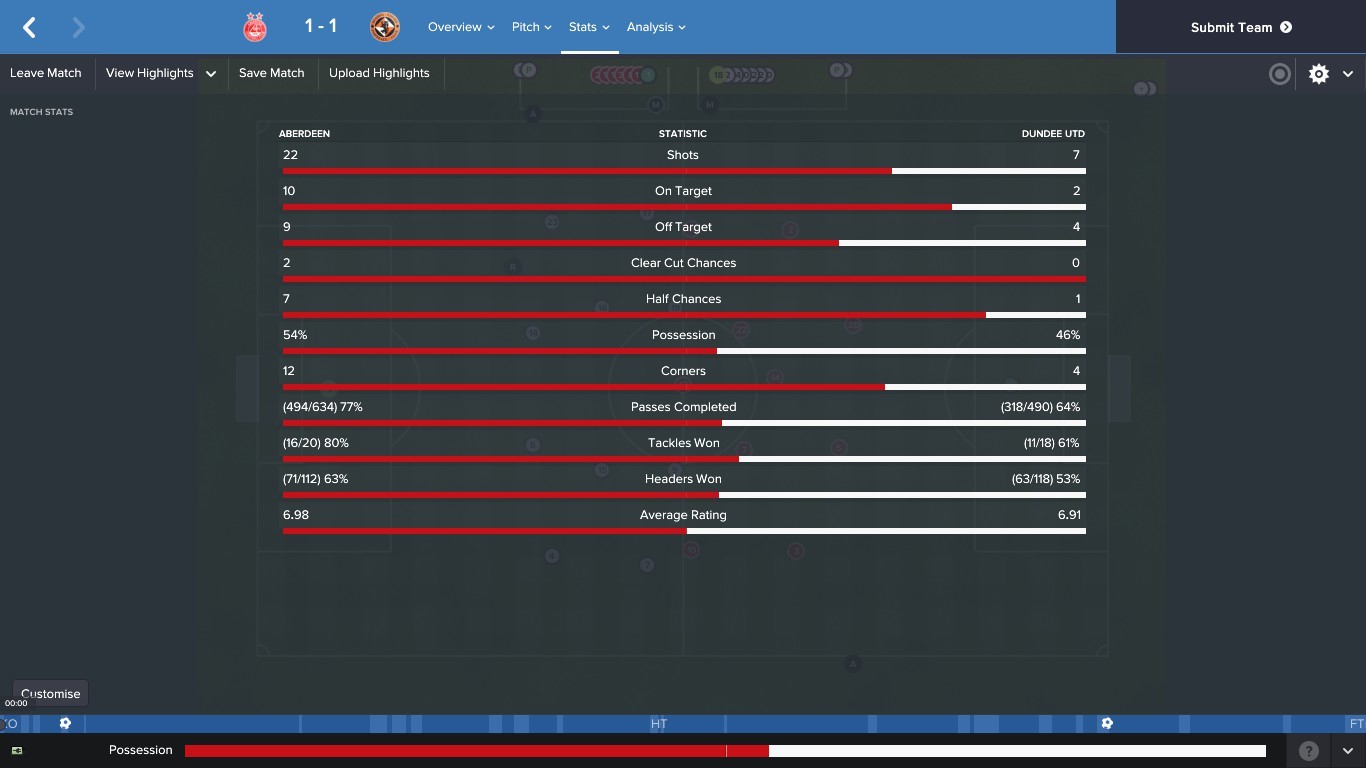Upload Highlights of the match
The height and width of the screenshot is (768, 1366).
point(379,73)
